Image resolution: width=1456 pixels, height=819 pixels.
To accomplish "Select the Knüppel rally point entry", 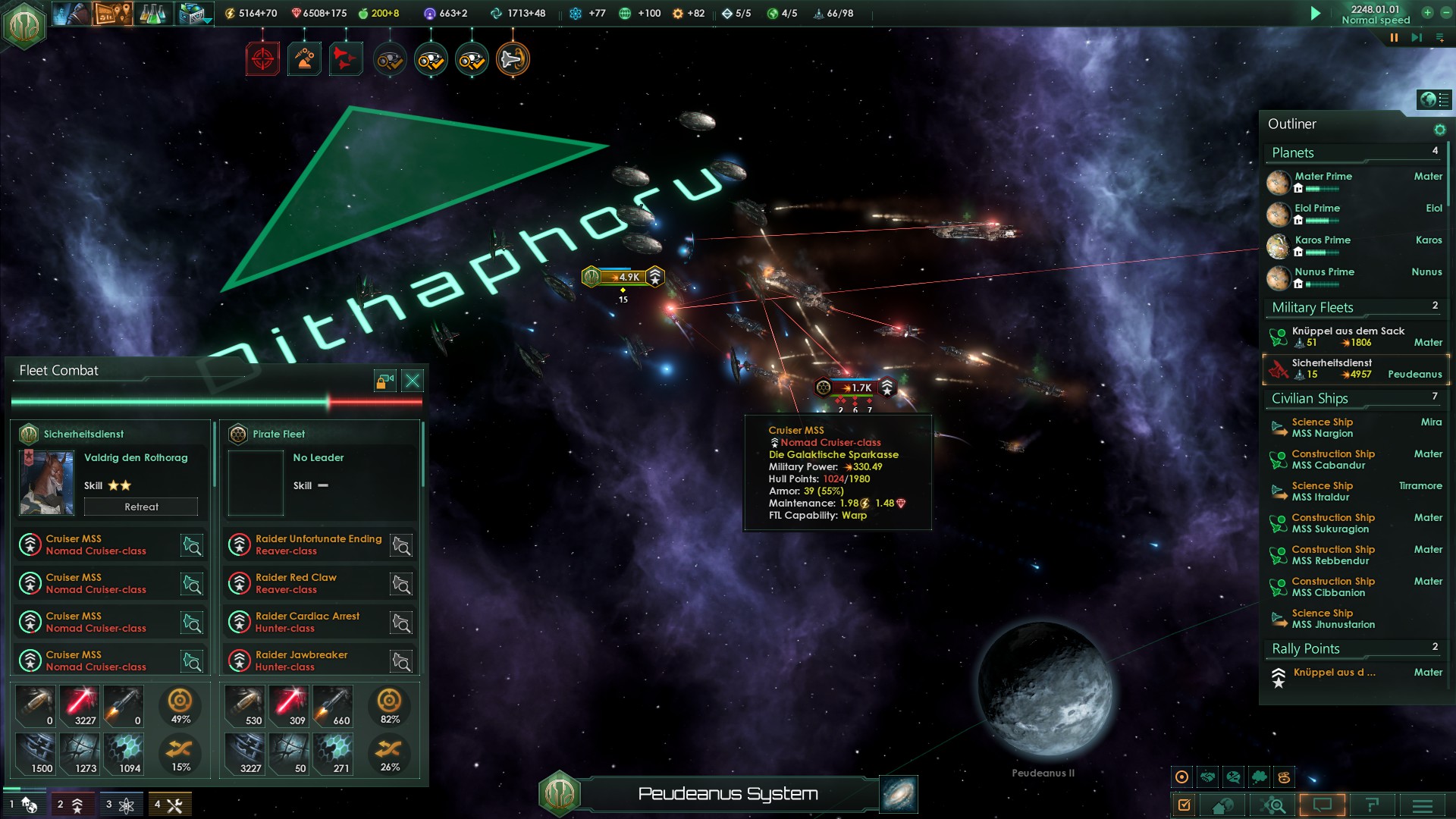I will point(1334,673).
